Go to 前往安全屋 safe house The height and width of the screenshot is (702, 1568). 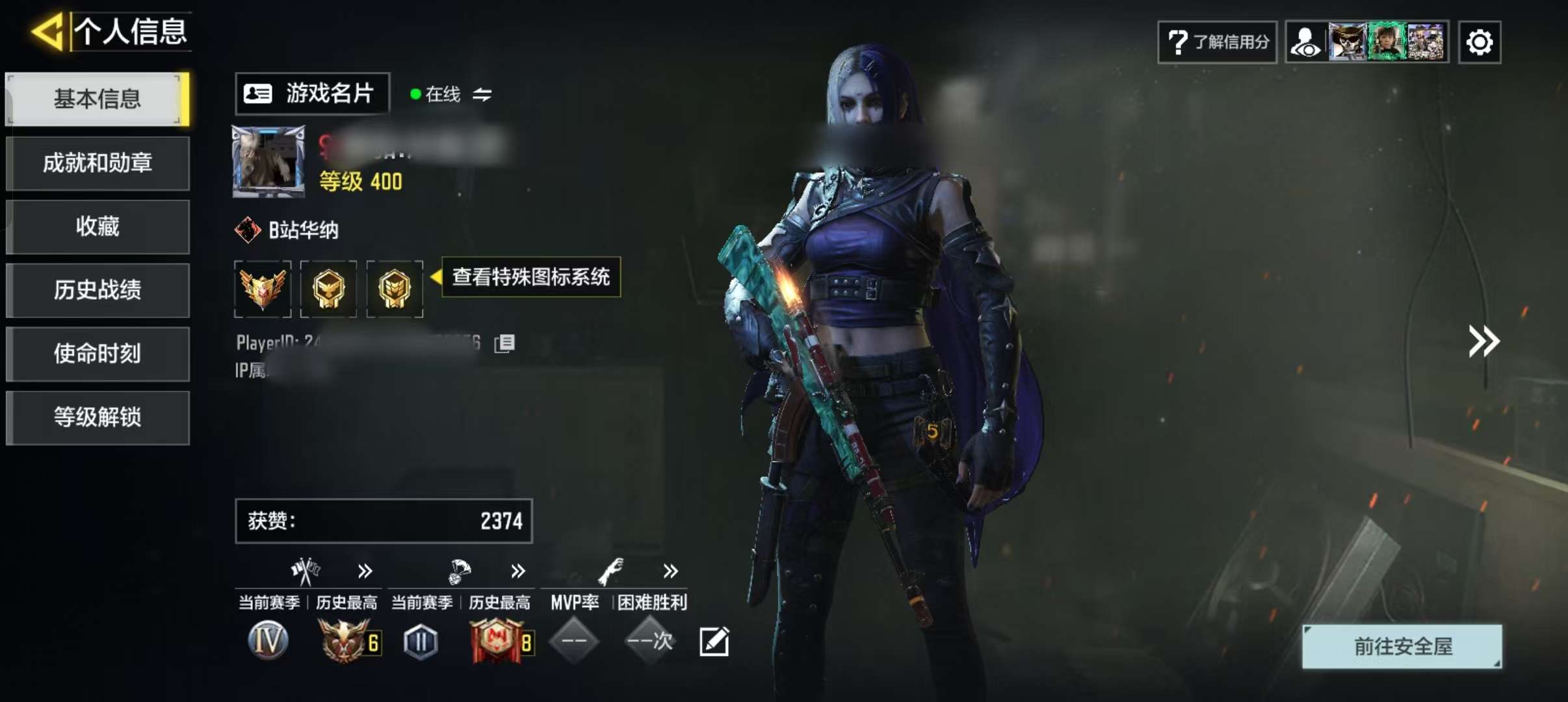pos(1402,647)
